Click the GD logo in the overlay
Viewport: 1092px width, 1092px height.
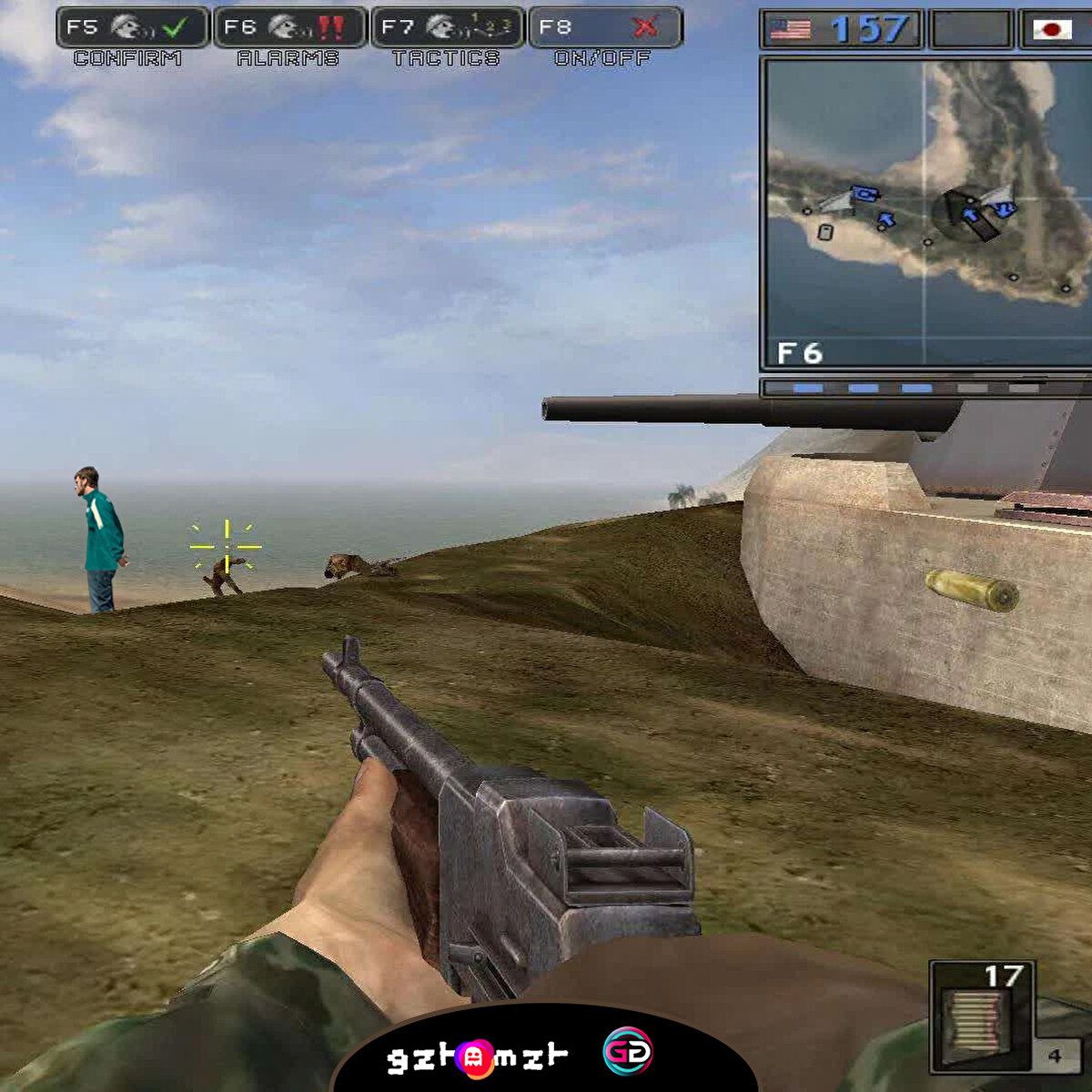pyautogui.click(x=627, y=1053)
